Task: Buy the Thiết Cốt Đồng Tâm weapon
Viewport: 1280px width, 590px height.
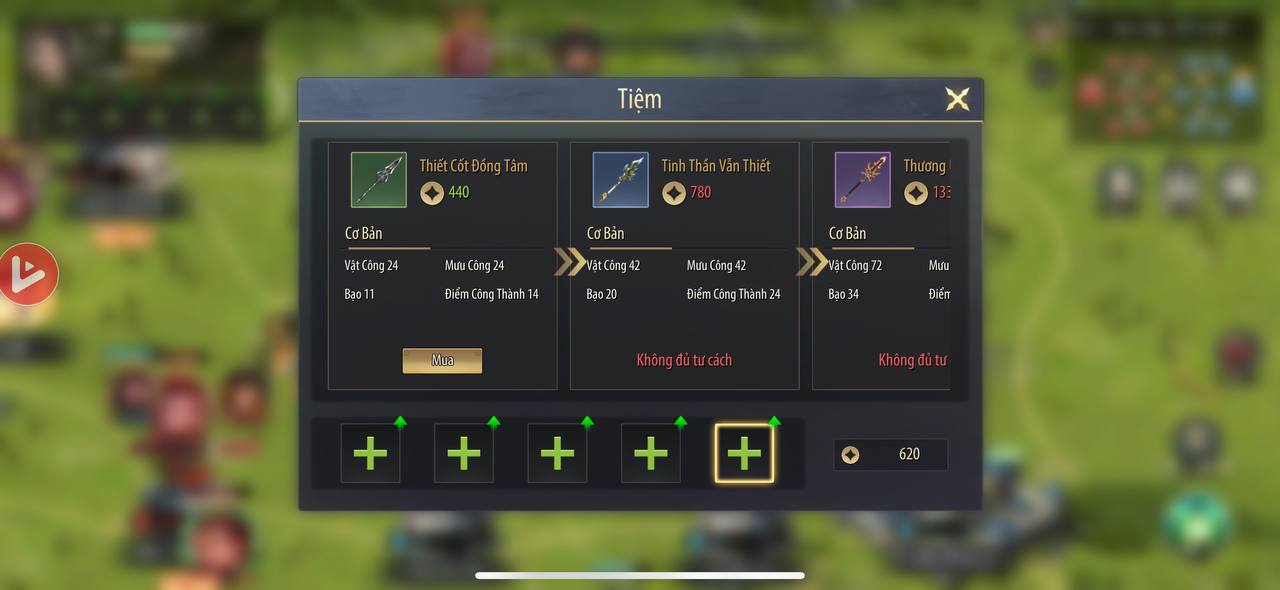Action: tap(442, 361)
